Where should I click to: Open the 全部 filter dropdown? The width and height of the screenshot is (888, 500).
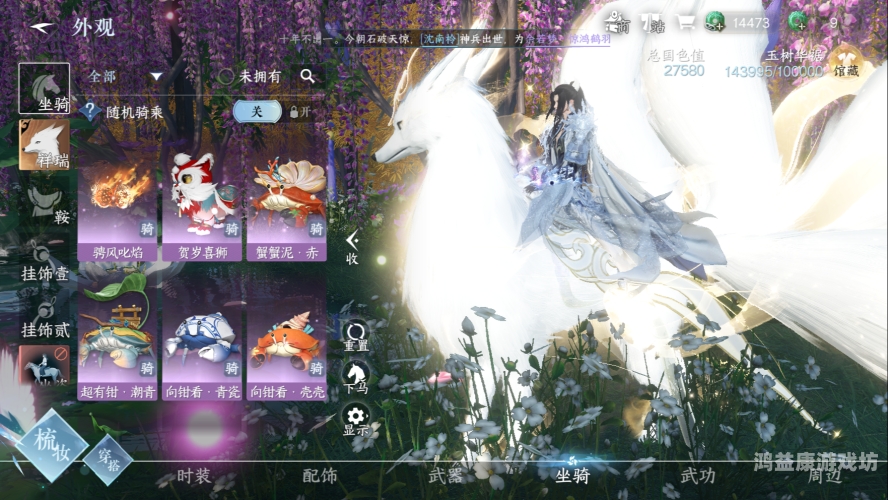coord(126,76)
